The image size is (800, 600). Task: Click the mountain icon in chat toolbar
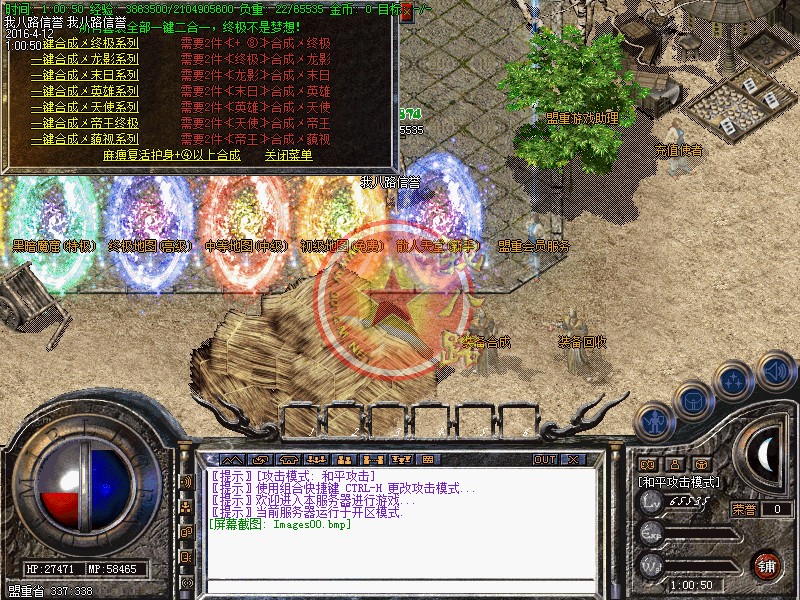coord(230,459)
